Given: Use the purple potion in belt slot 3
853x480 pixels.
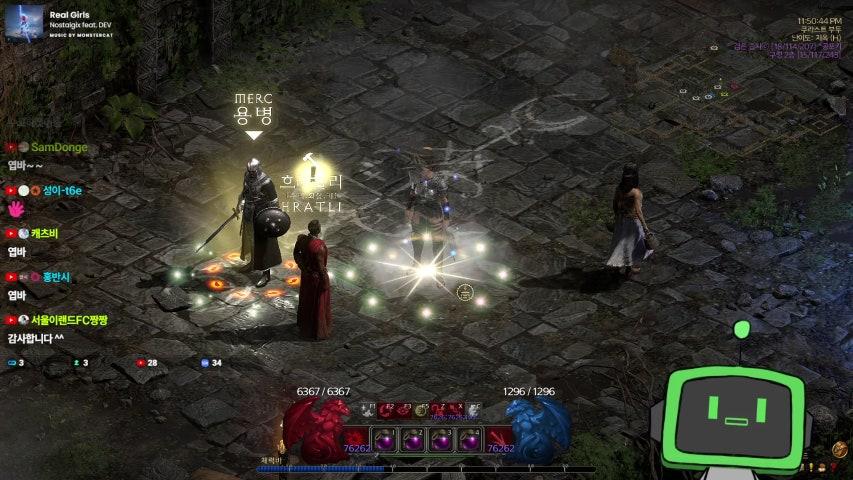Looking at the screenshot, I should click(441, 440).
